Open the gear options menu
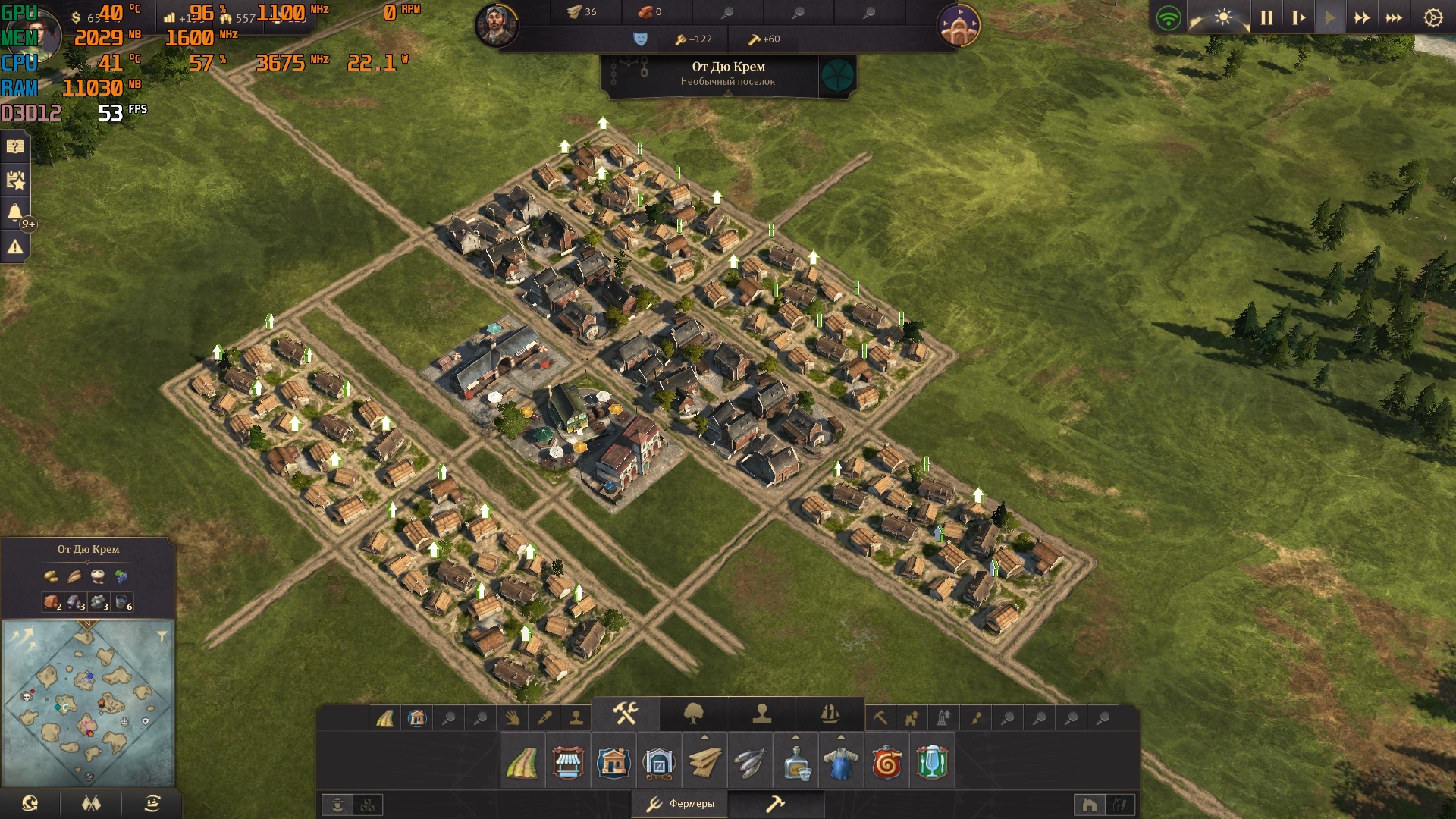The width and height of the screenshot is (1456, 819). [x=1432, y=17]
